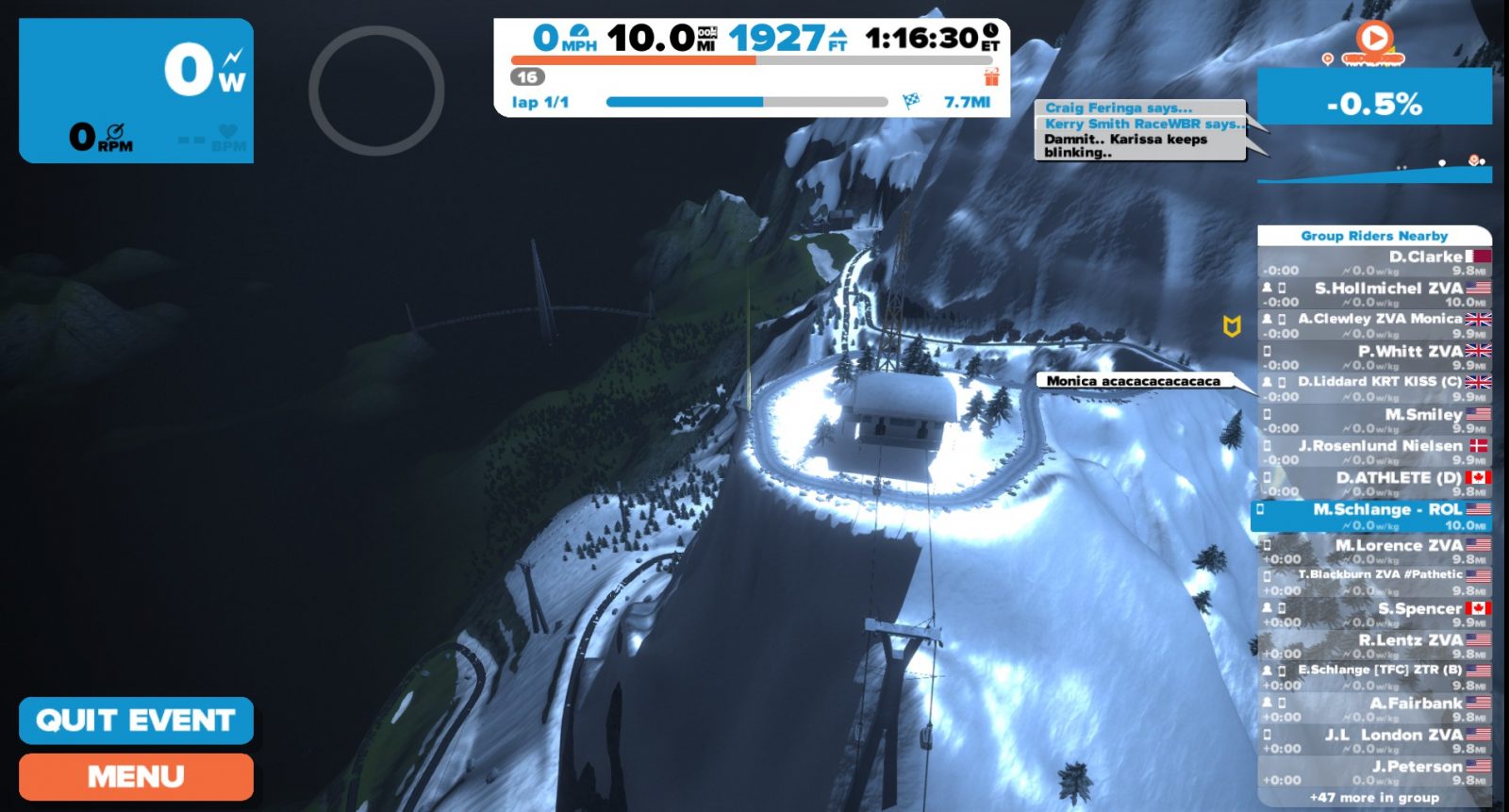Select P.Whitt ZVA rider row
The width and height of the screenshot is (1509, 812).
tap(1374, 357)
